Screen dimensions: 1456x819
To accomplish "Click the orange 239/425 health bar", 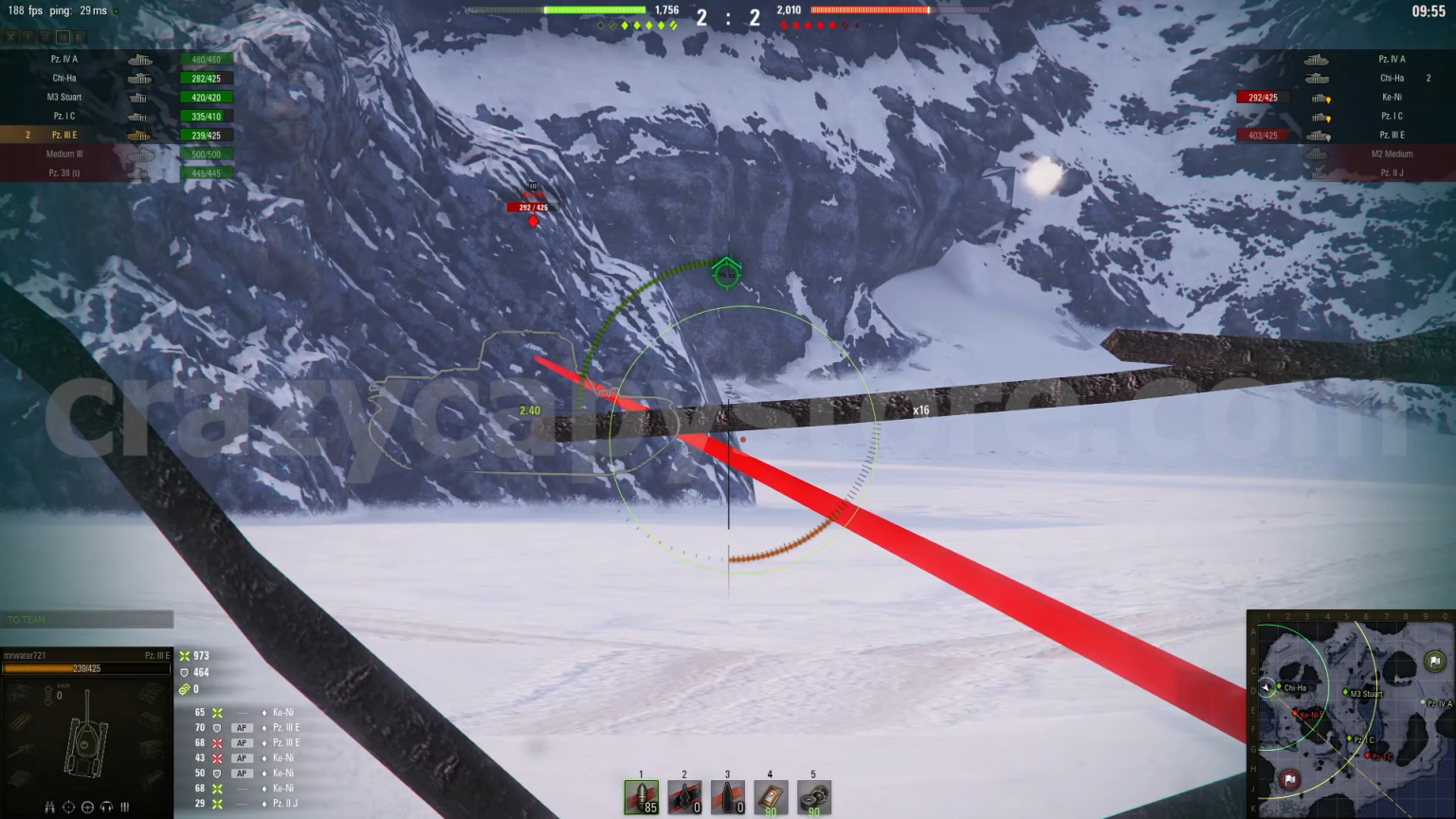I will click(85, 666).
